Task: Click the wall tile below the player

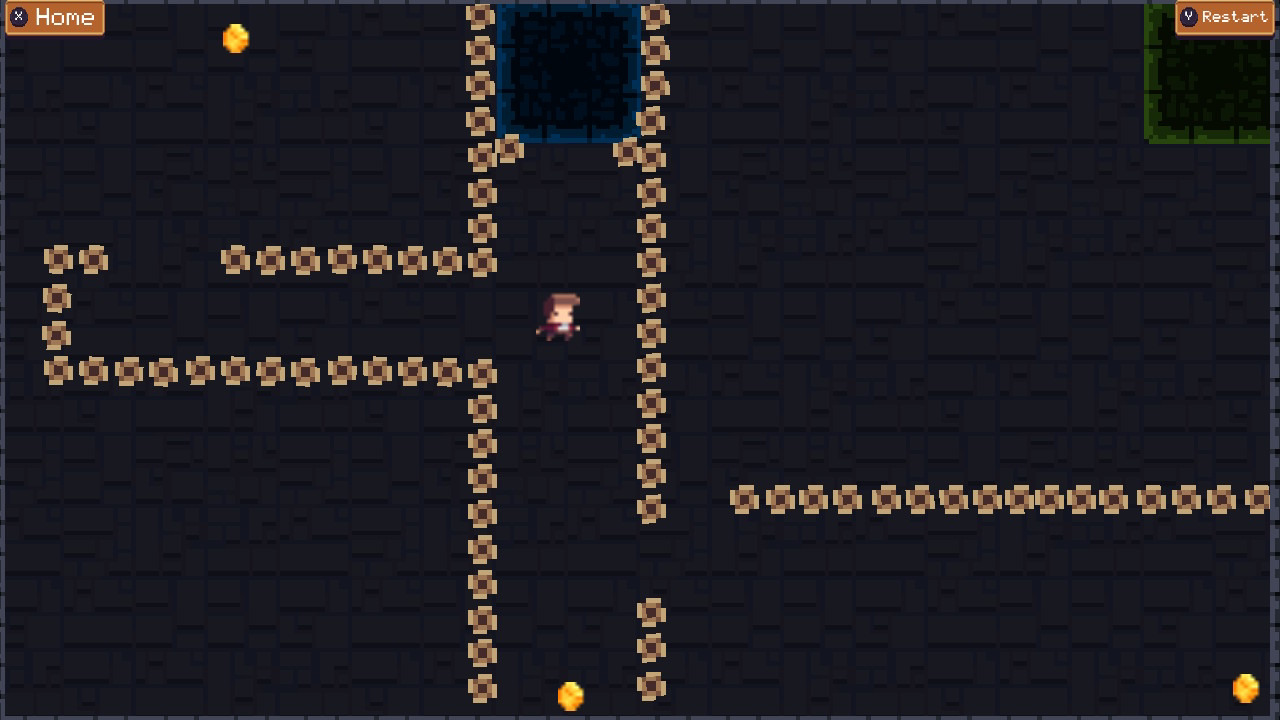Action: click(481, 443)
